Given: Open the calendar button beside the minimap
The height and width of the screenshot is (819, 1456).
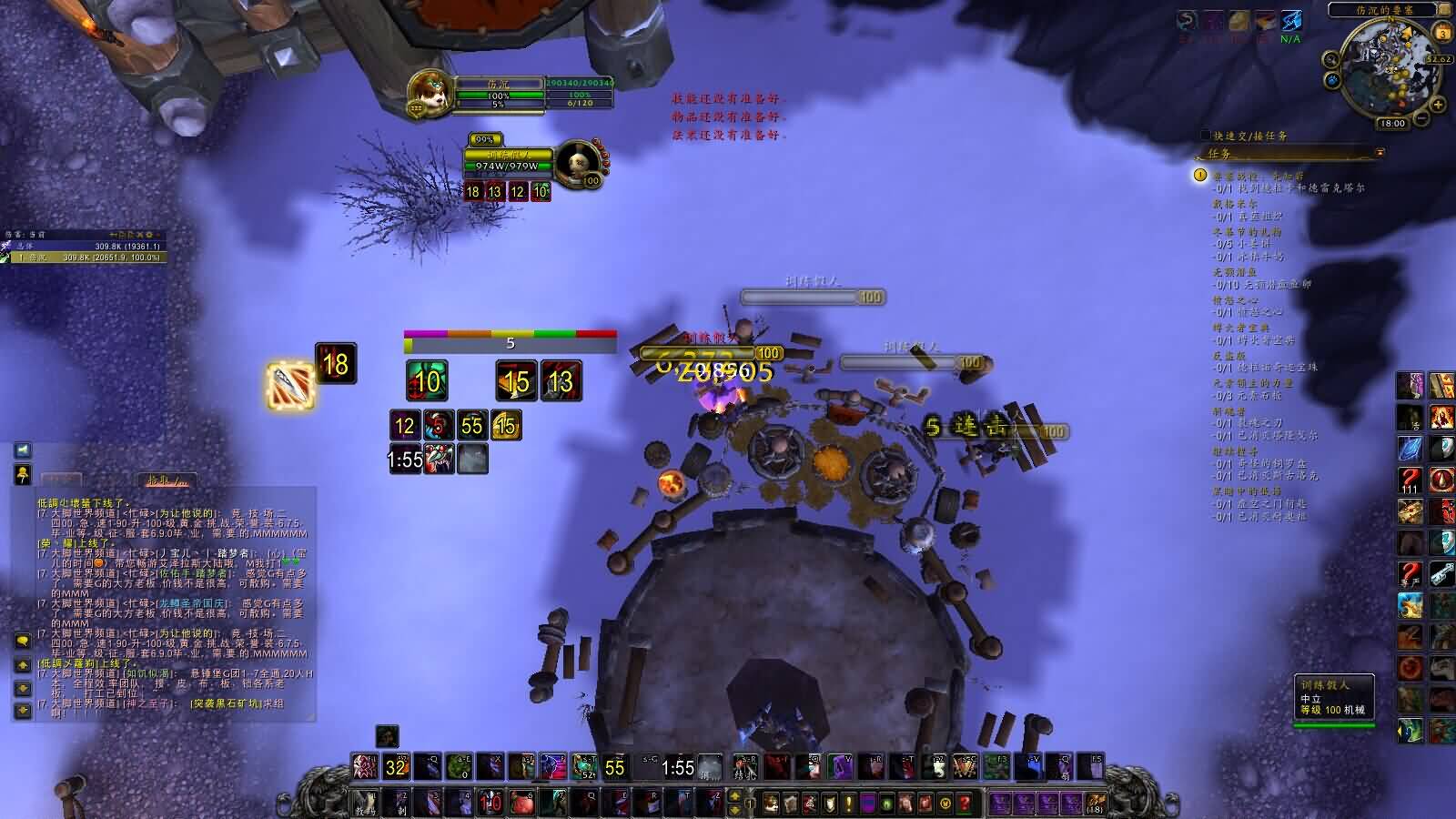Looking at the screenshot, I should click(x=1442, y=34).
